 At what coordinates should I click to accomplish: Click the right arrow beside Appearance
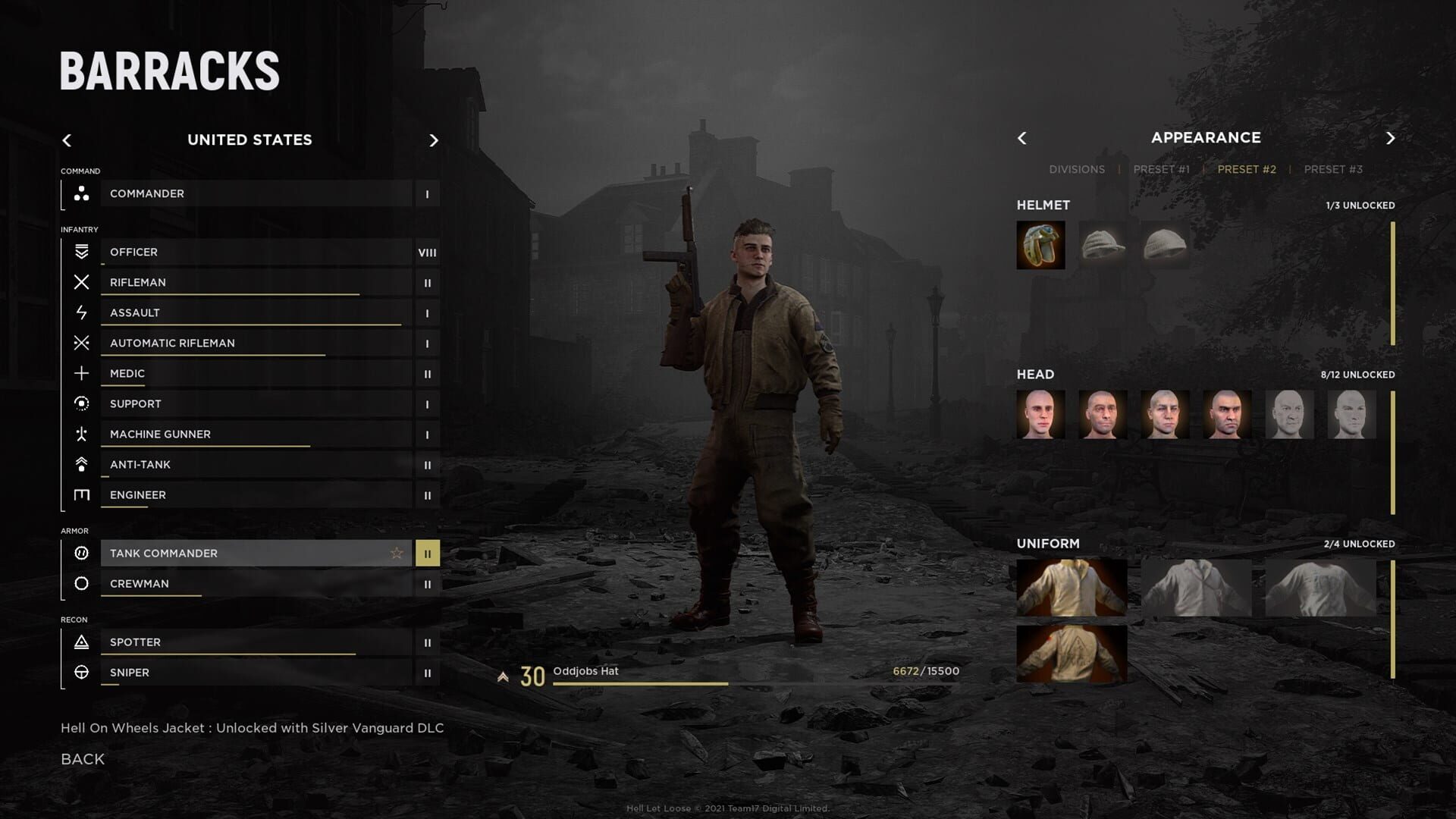[1391, 138]
